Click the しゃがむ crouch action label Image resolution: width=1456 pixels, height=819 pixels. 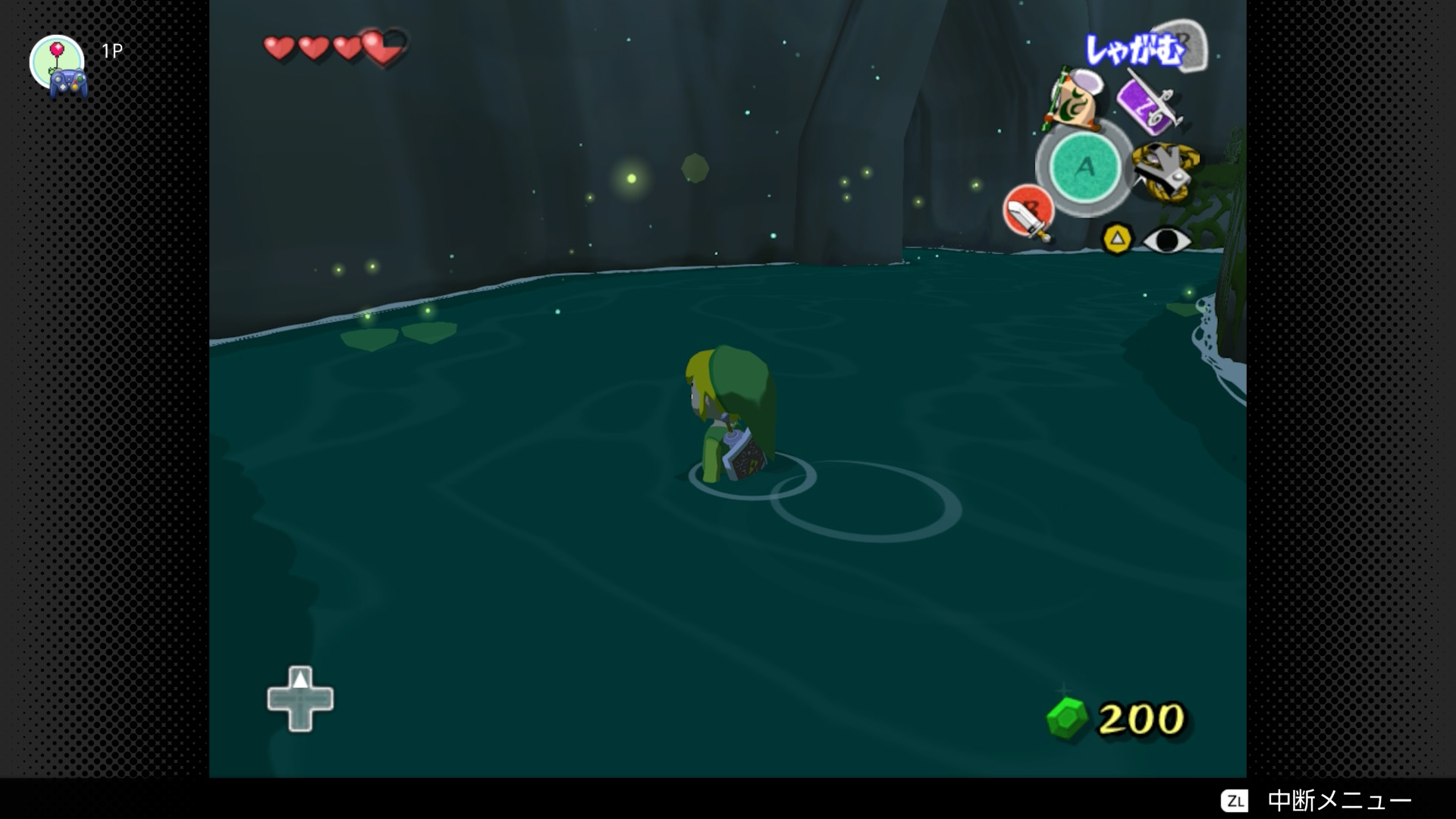pyautogui.click(x=1134, y=51)
